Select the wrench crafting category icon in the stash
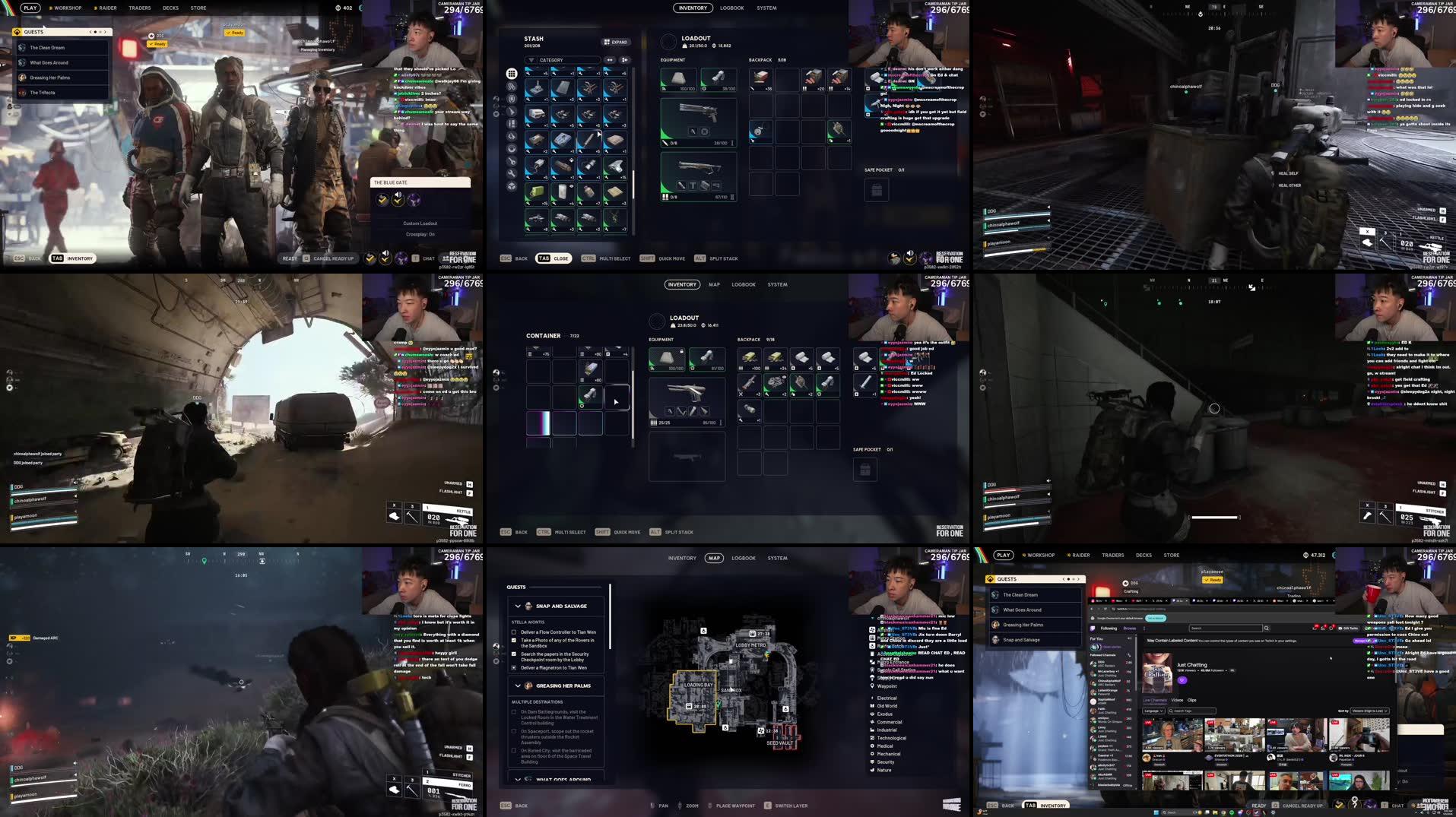This screenshot has height=817, width=1456. [x=511, y=174]
